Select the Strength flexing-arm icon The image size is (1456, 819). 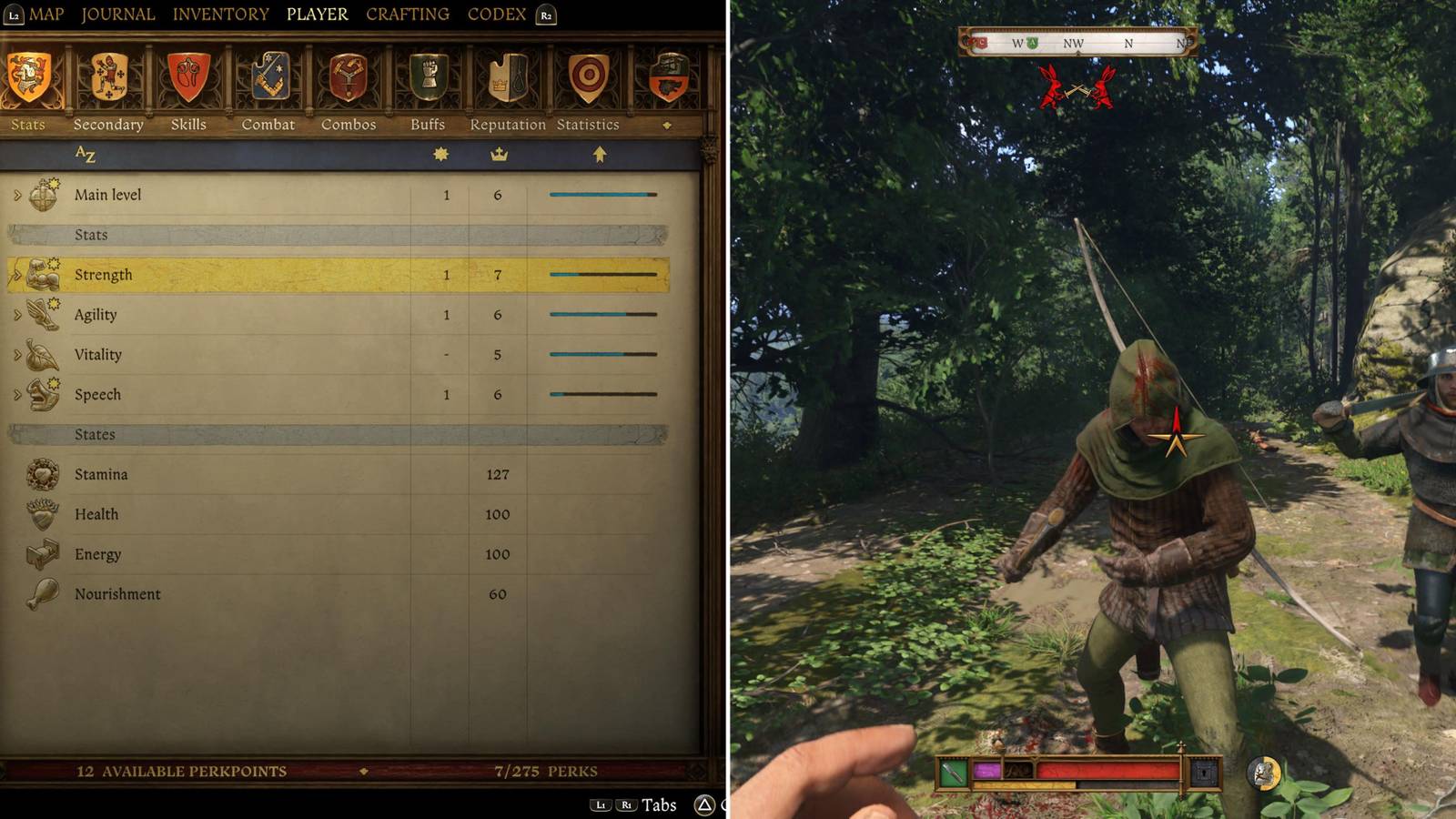click(40, 274)
